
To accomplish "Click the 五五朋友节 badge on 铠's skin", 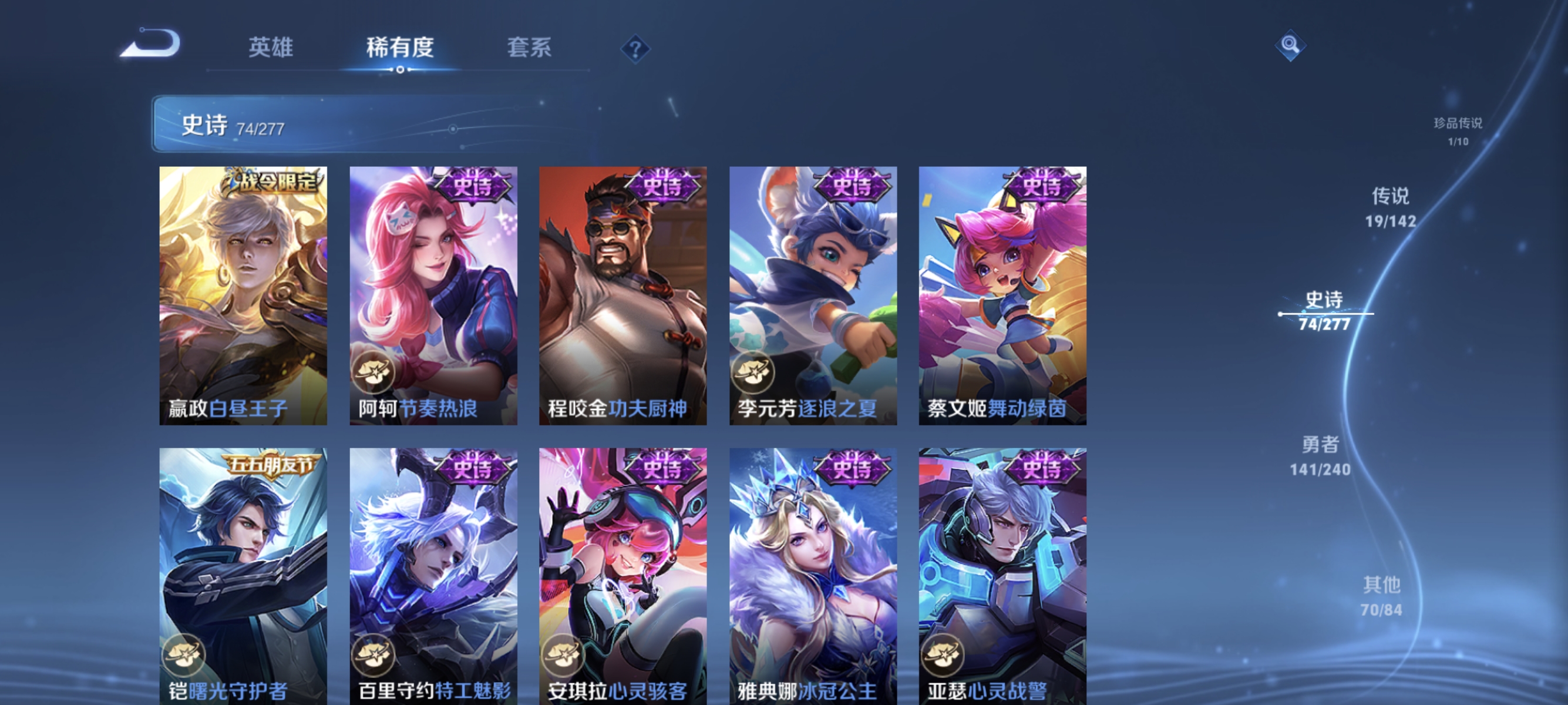I will 273,465.
